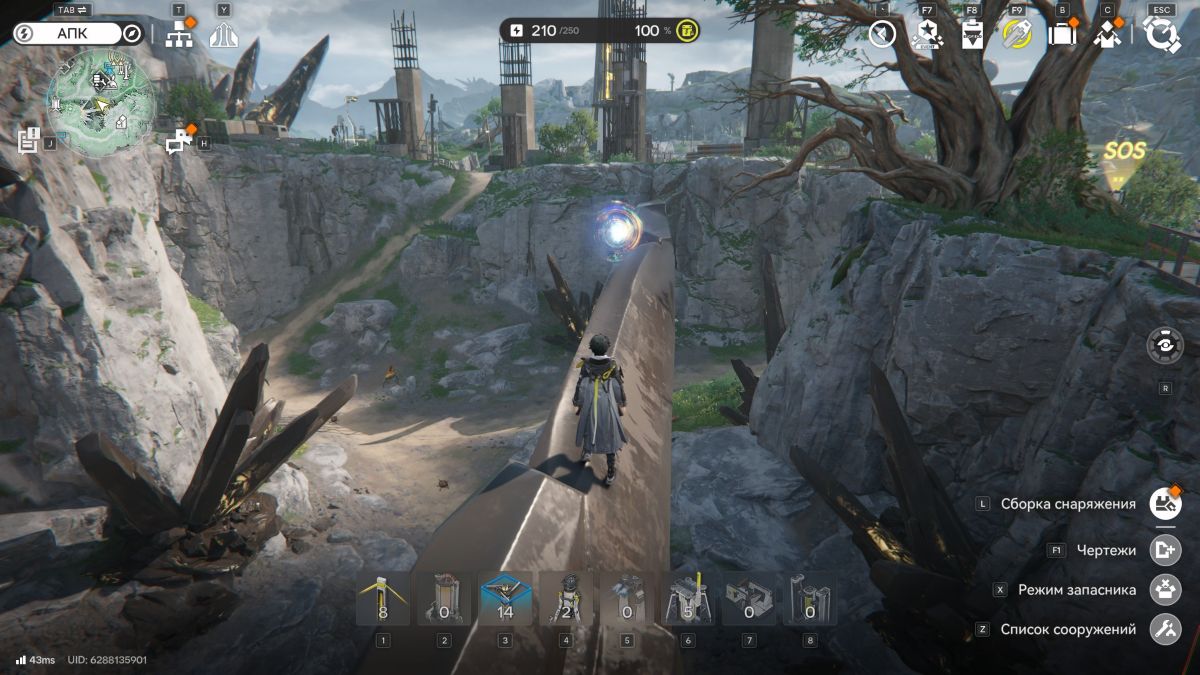Image resolution: width=1200 pixels, height=675 pixels.
Task: Click the triple upward arrows icon
Action: pyautogui.click(x=224, y=35)
